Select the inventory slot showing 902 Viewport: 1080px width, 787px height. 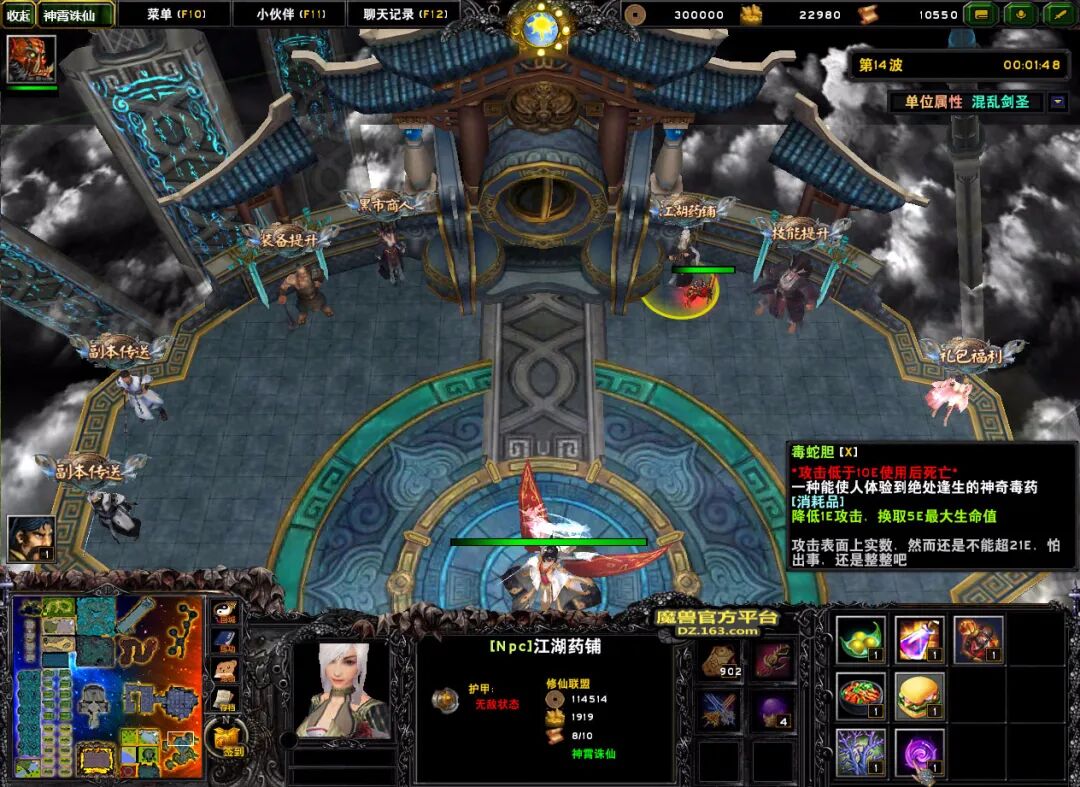click(720, 660)
